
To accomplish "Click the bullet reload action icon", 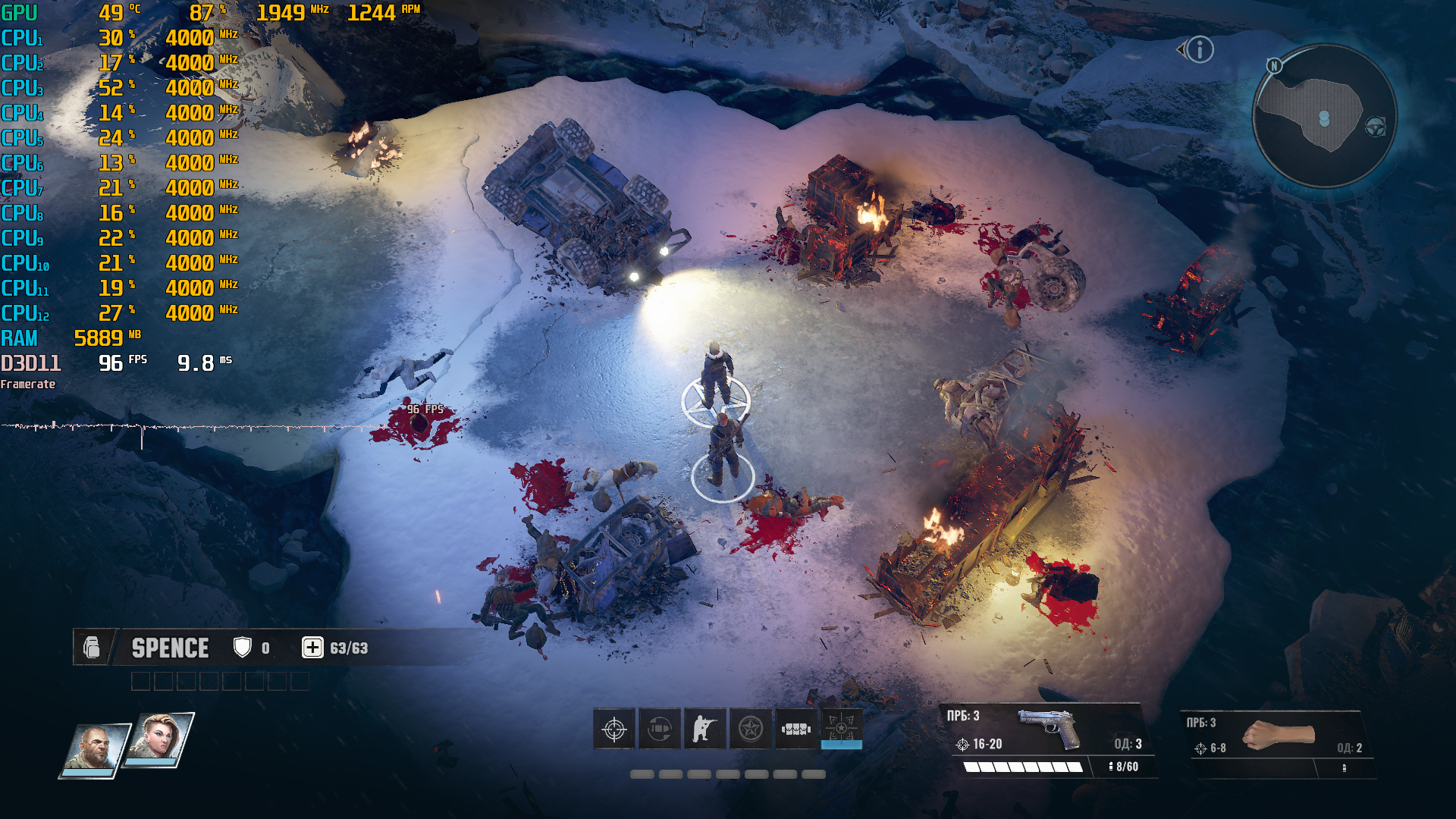I will 660,730.
